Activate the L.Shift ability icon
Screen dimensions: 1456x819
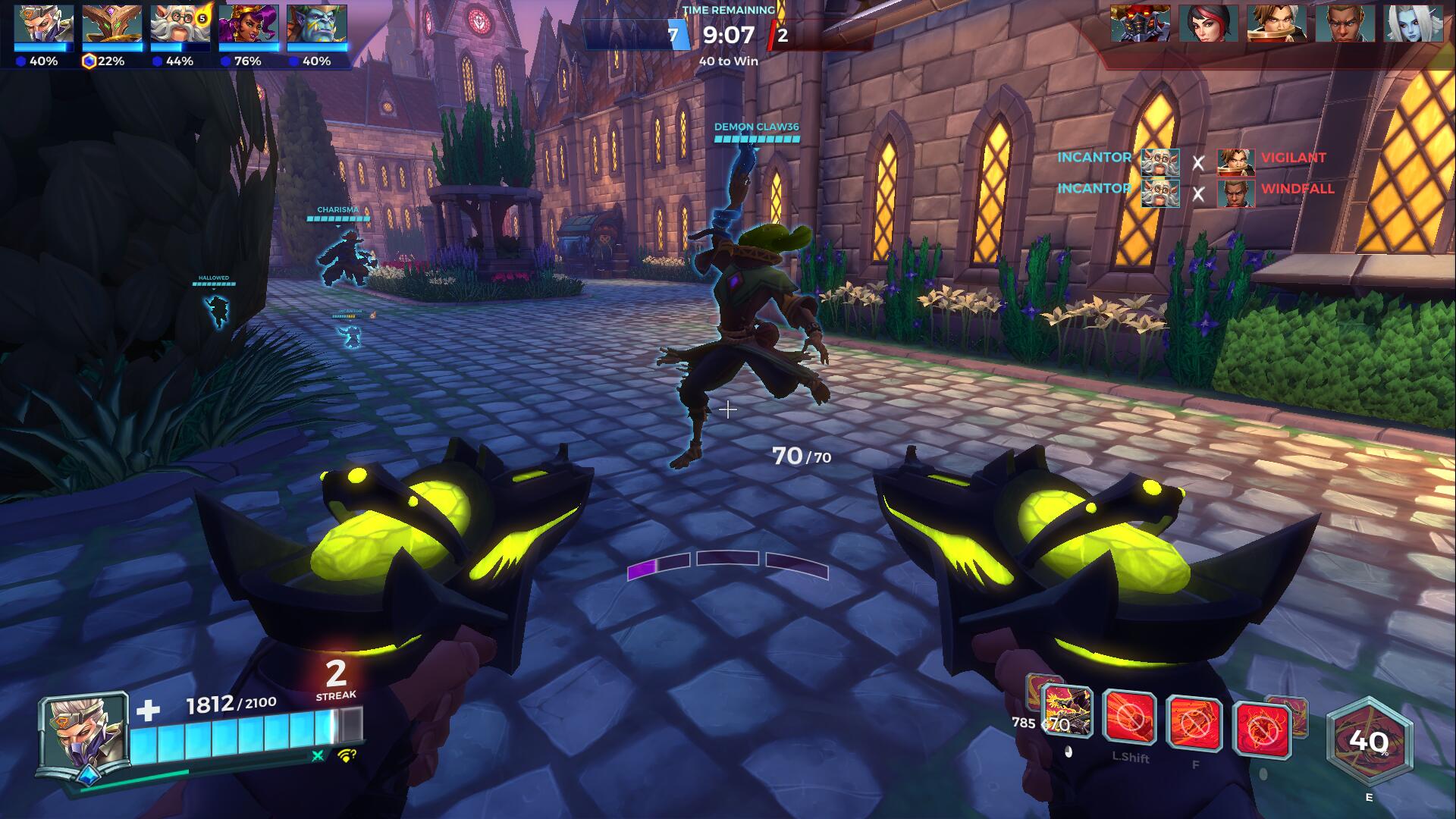pos(1129,717)
